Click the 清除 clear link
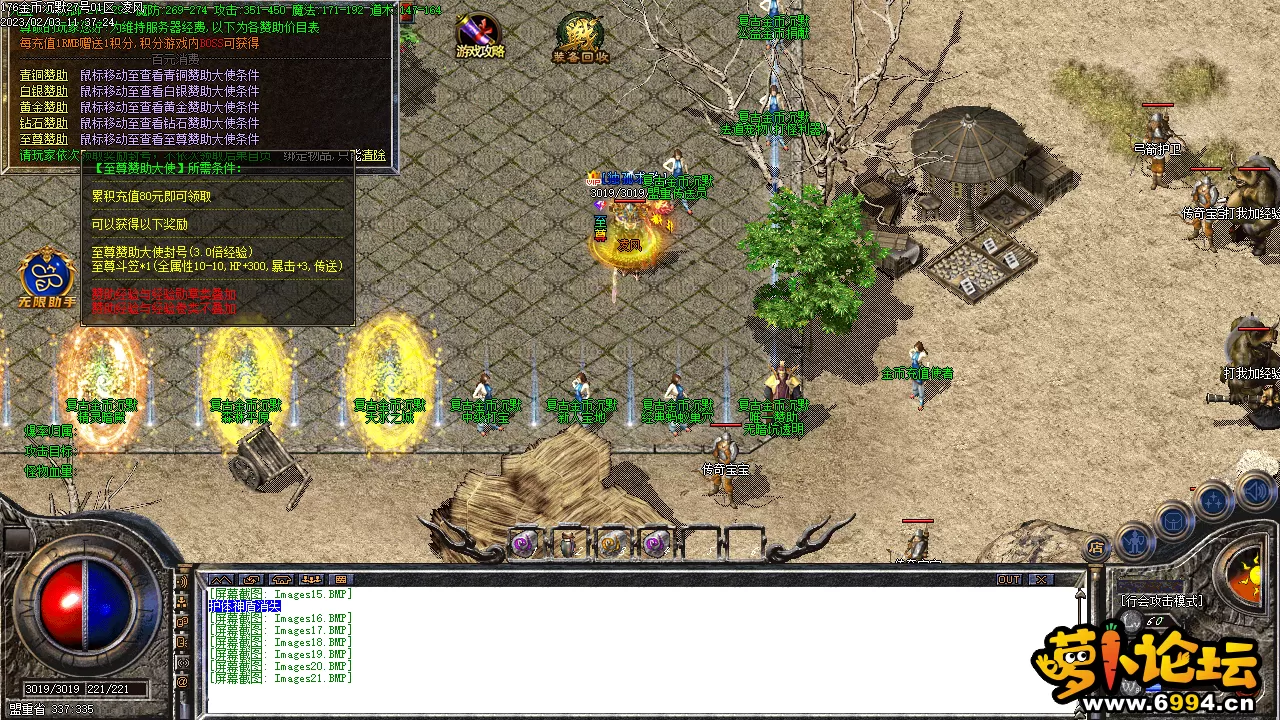 pyautogui.click(x=373, y=155)
